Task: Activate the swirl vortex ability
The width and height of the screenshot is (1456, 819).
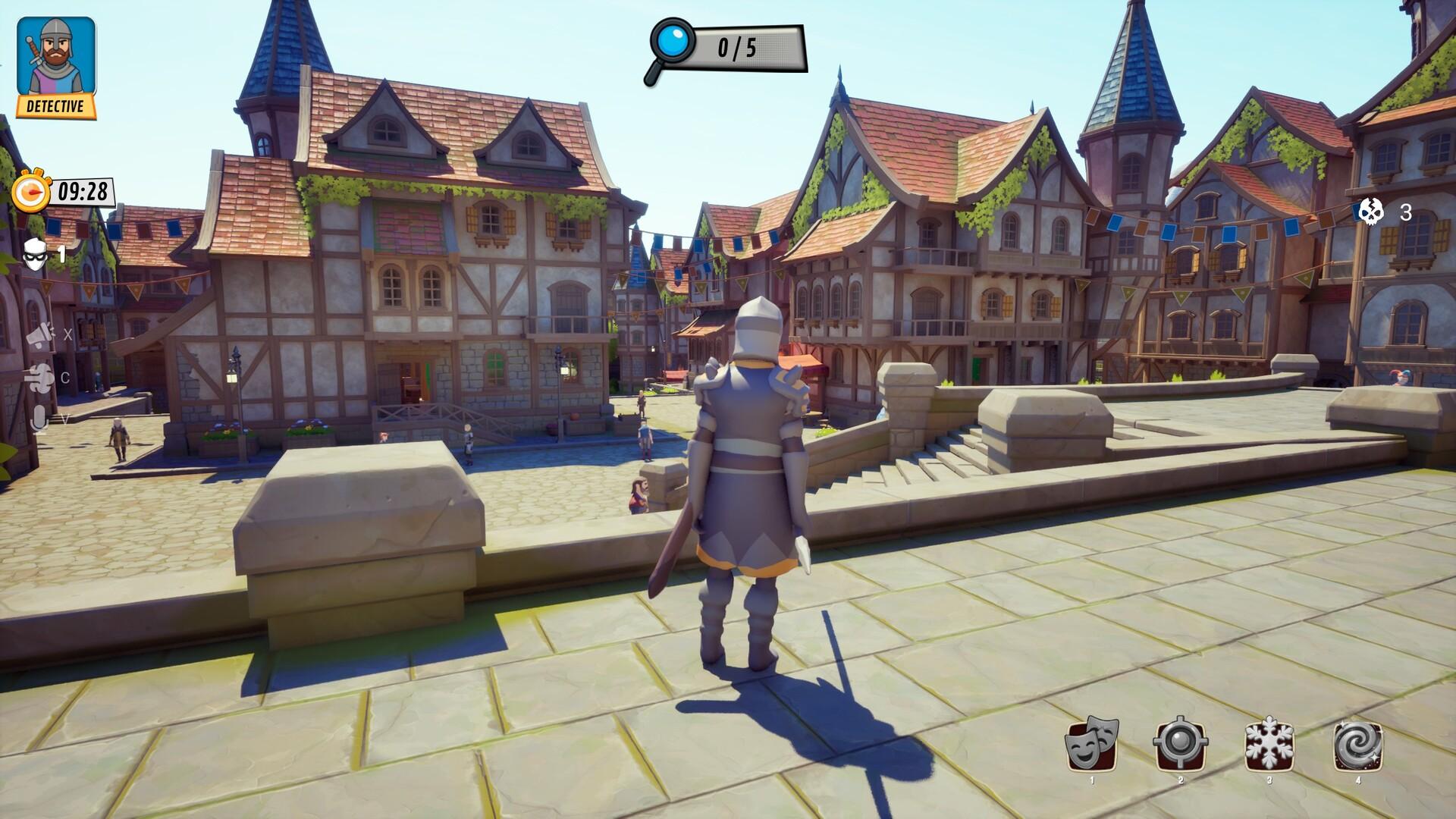Action: [x=1357, y=745]
